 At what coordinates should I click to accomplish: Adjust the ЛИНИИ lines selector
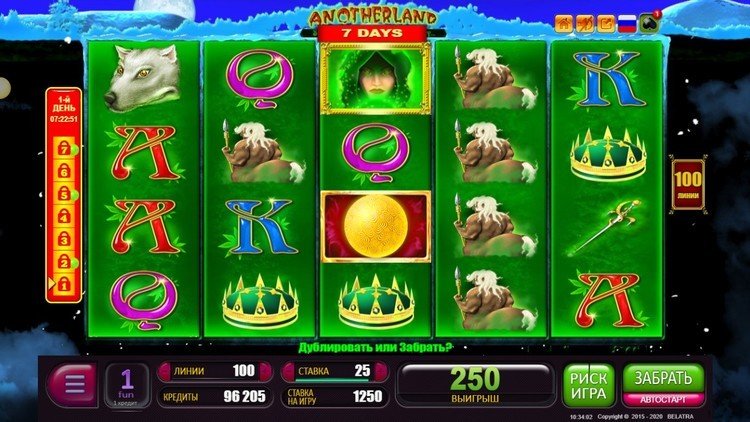click(211, 370)
